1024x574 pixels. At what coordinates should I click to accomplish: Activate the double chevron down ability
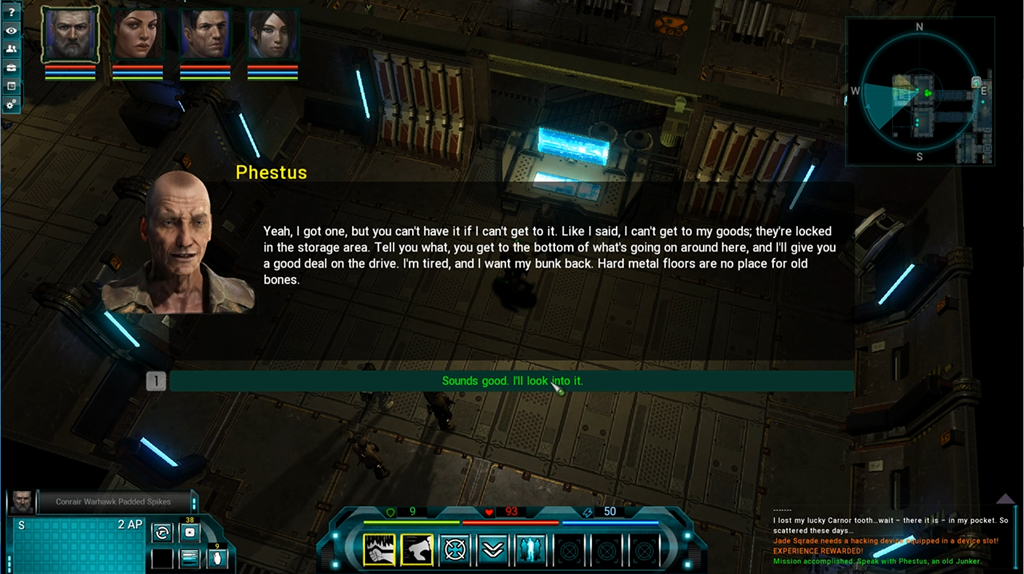(492, 549)
